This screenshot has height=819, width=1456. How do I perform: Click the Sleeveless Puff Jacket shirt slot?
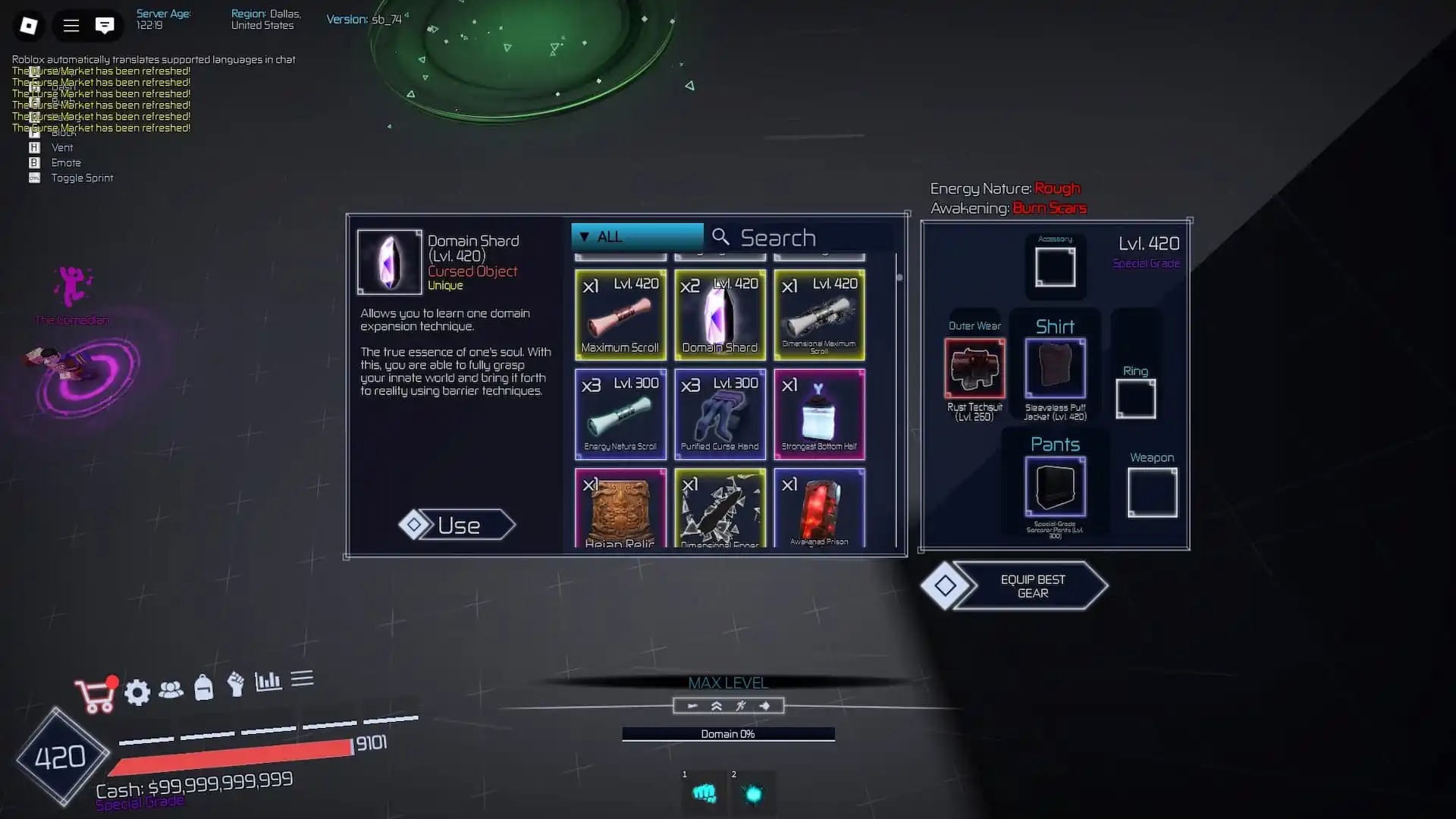coord(1055,369)
